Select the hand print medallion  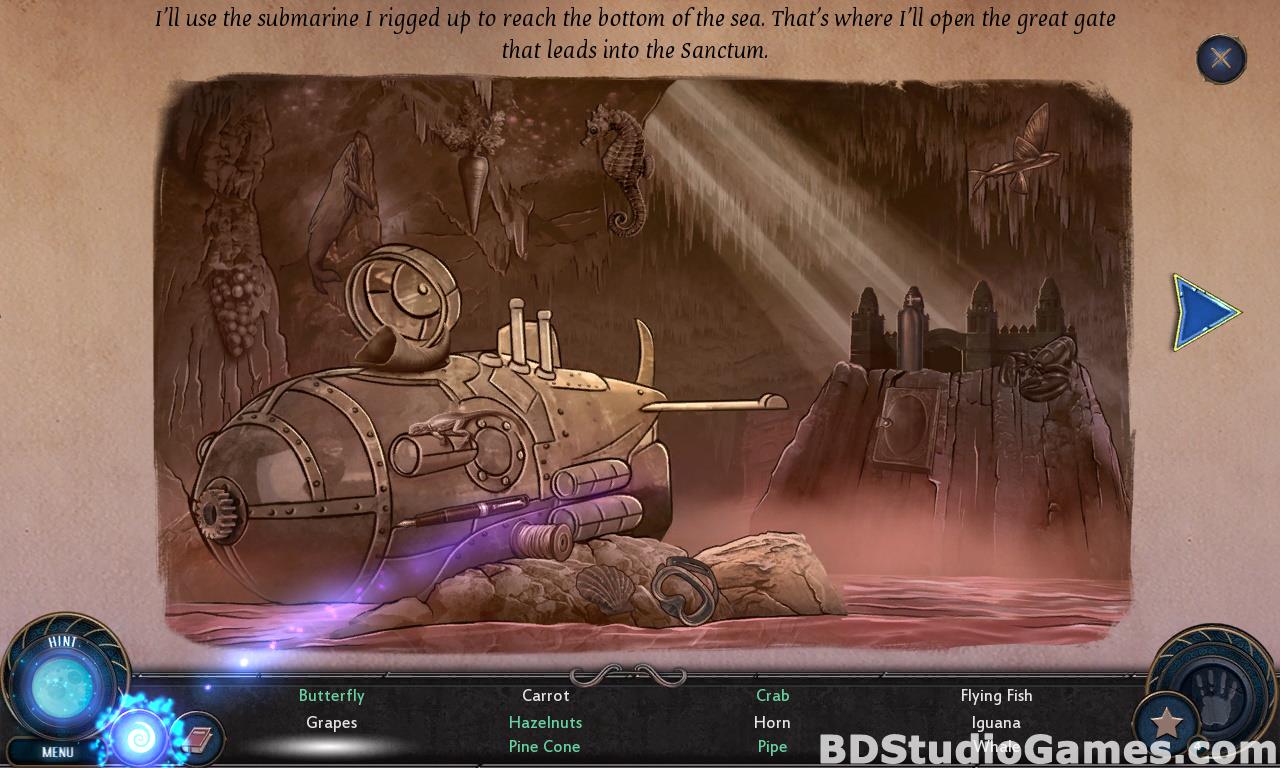(1216, 691)
